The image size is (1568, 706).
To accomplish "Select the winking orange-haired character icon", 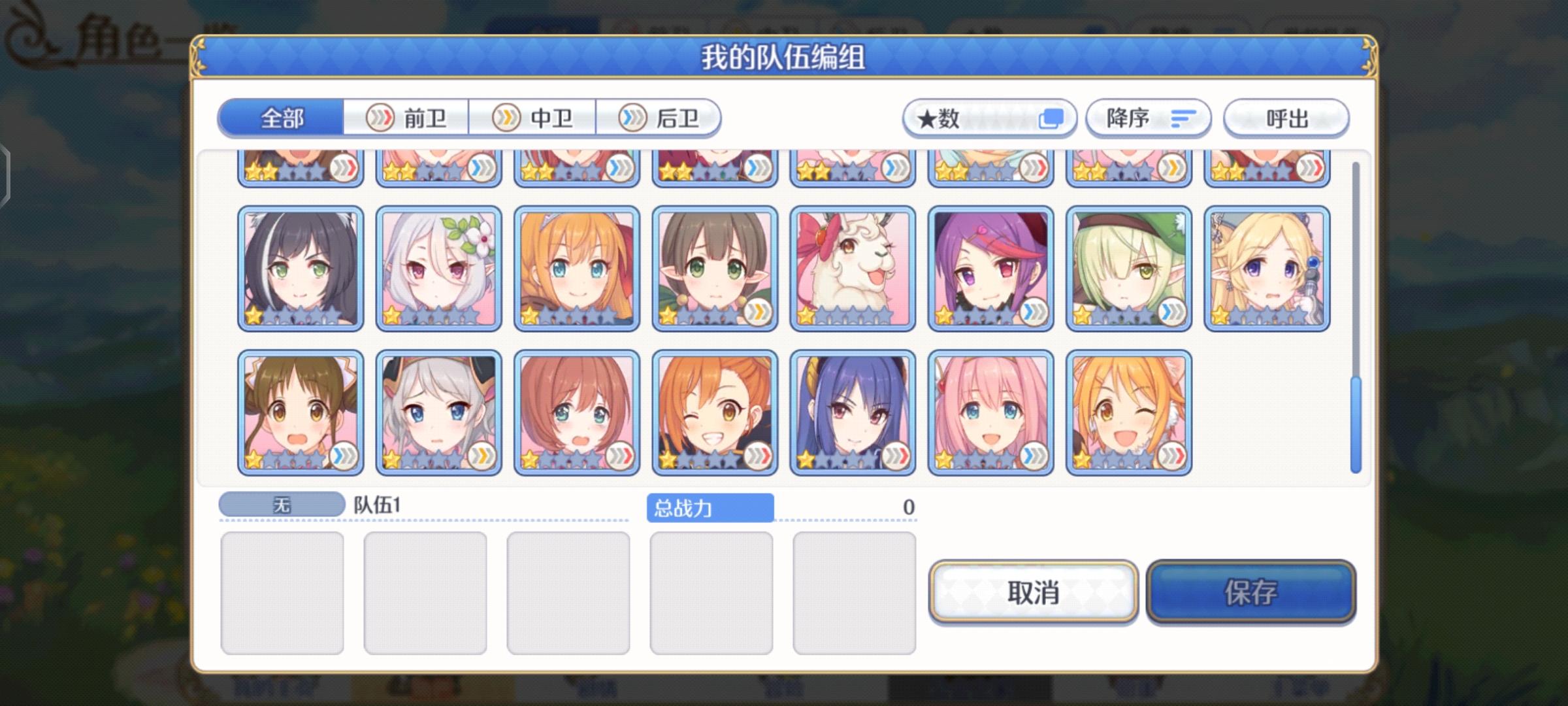I will pos(715,412).
